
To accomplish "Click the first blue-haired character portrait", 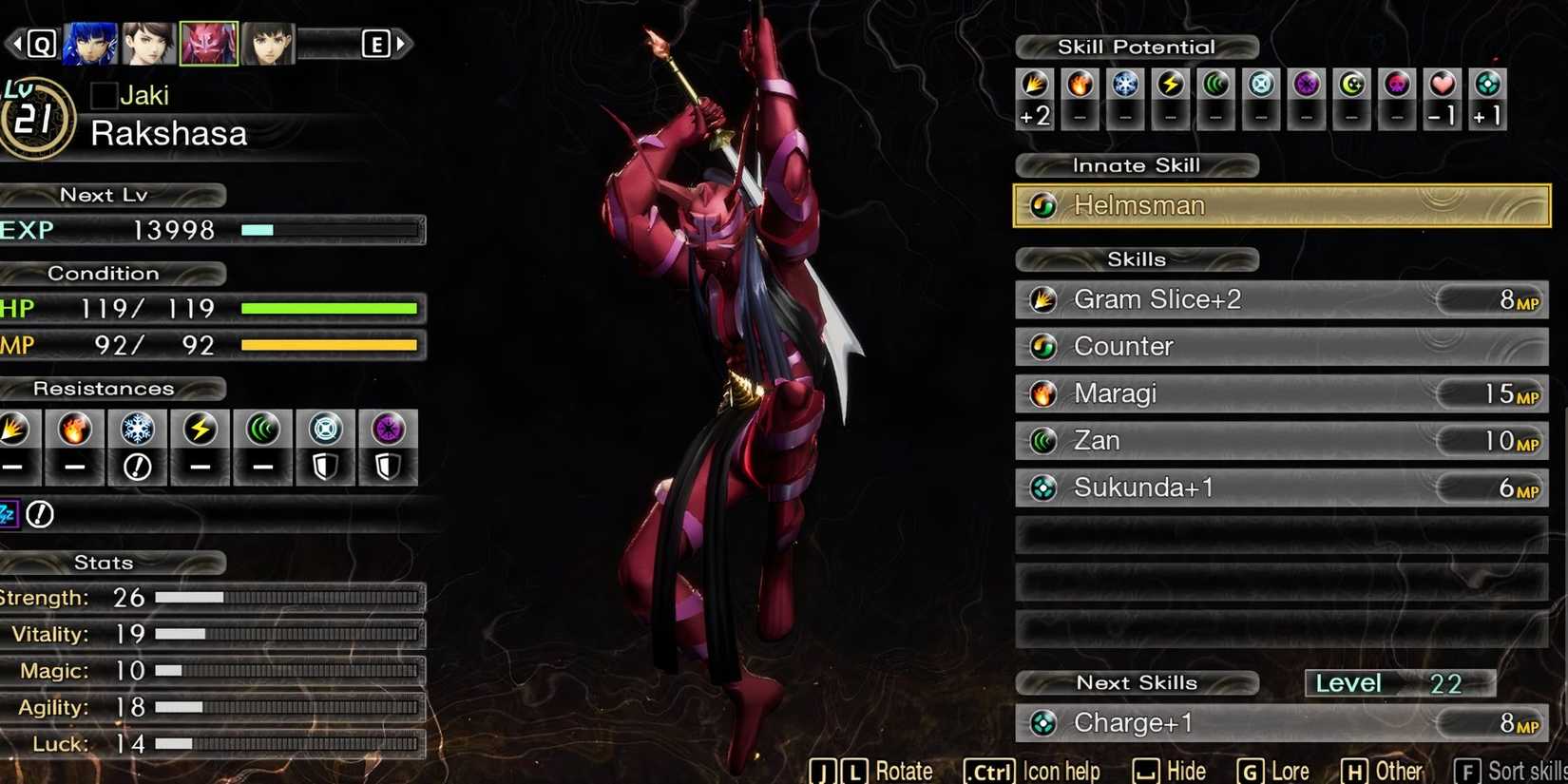I will (89, 43).
